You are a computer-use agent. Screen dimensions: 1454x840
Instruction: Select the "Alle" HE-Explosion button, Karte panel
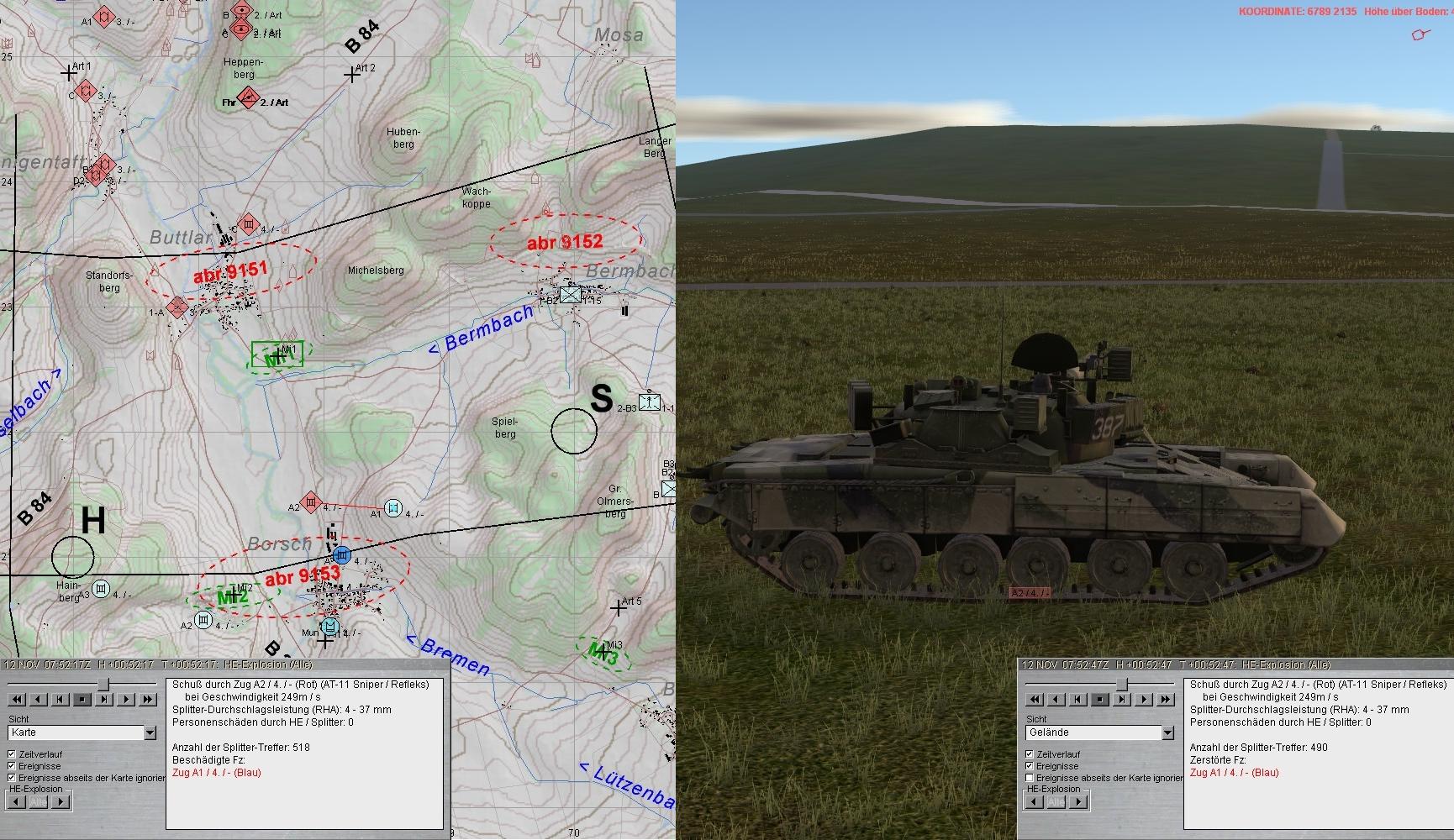39,802
